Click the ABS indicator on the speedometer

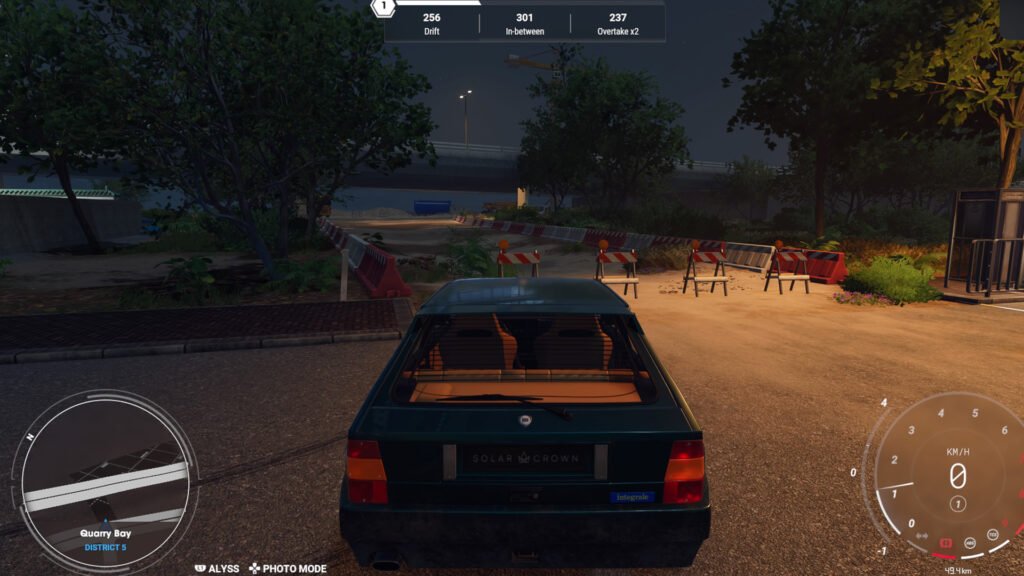pyautogui.click(x=970, y=544)
